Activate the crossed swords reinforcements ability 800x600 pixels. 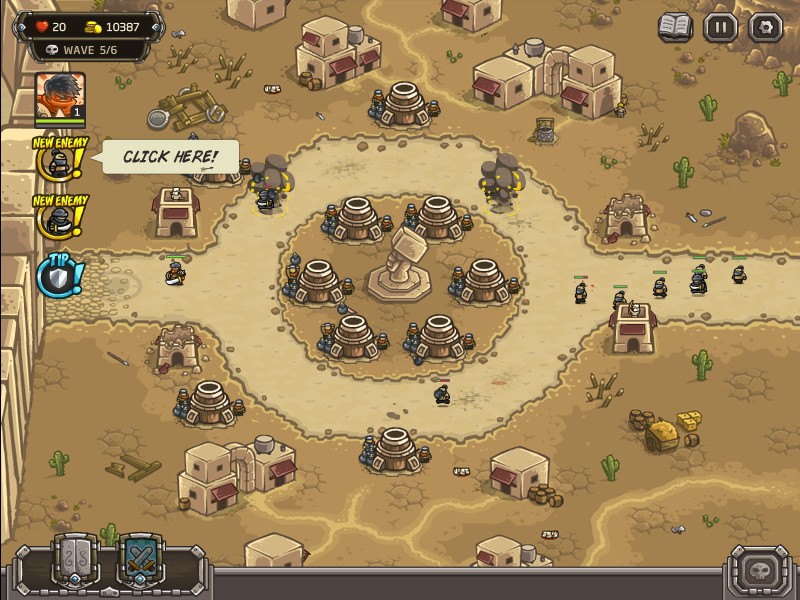tap(138, 558)
